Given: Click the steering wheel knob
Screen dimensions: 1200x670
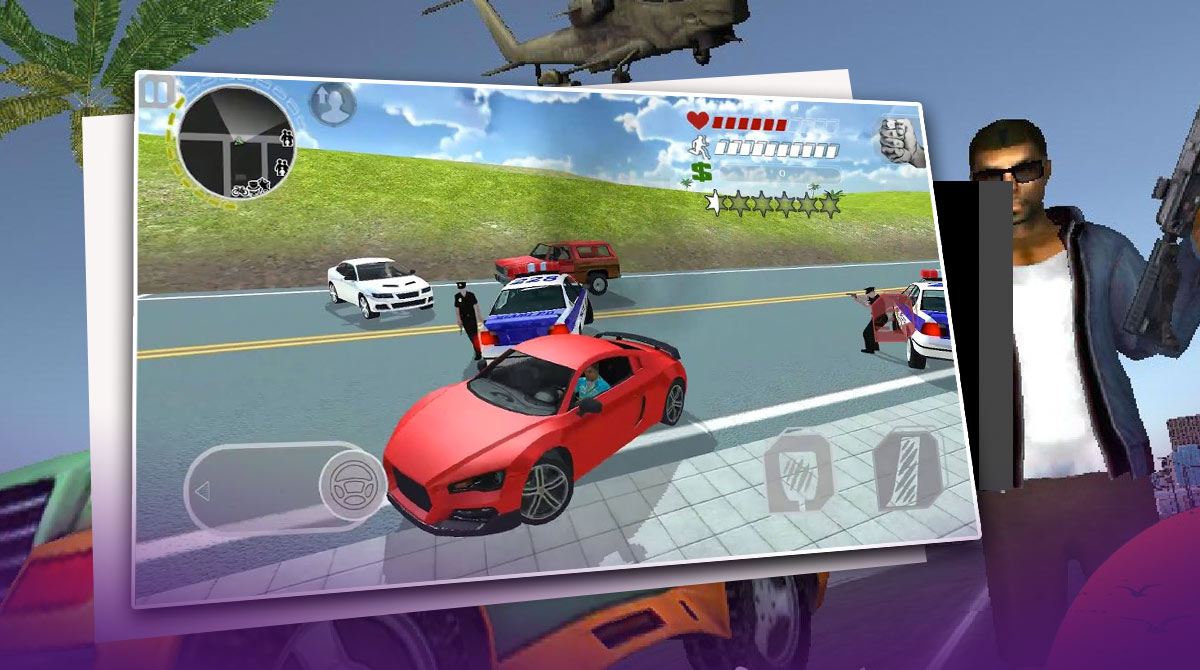Looking at the screenshot, I should tap(350, 487).
